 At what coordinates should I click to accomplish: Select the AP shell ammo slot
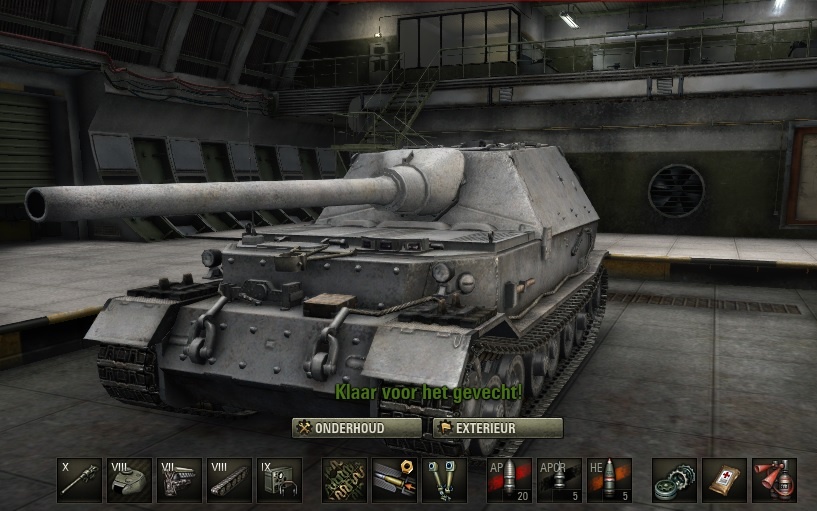[509, 480]
